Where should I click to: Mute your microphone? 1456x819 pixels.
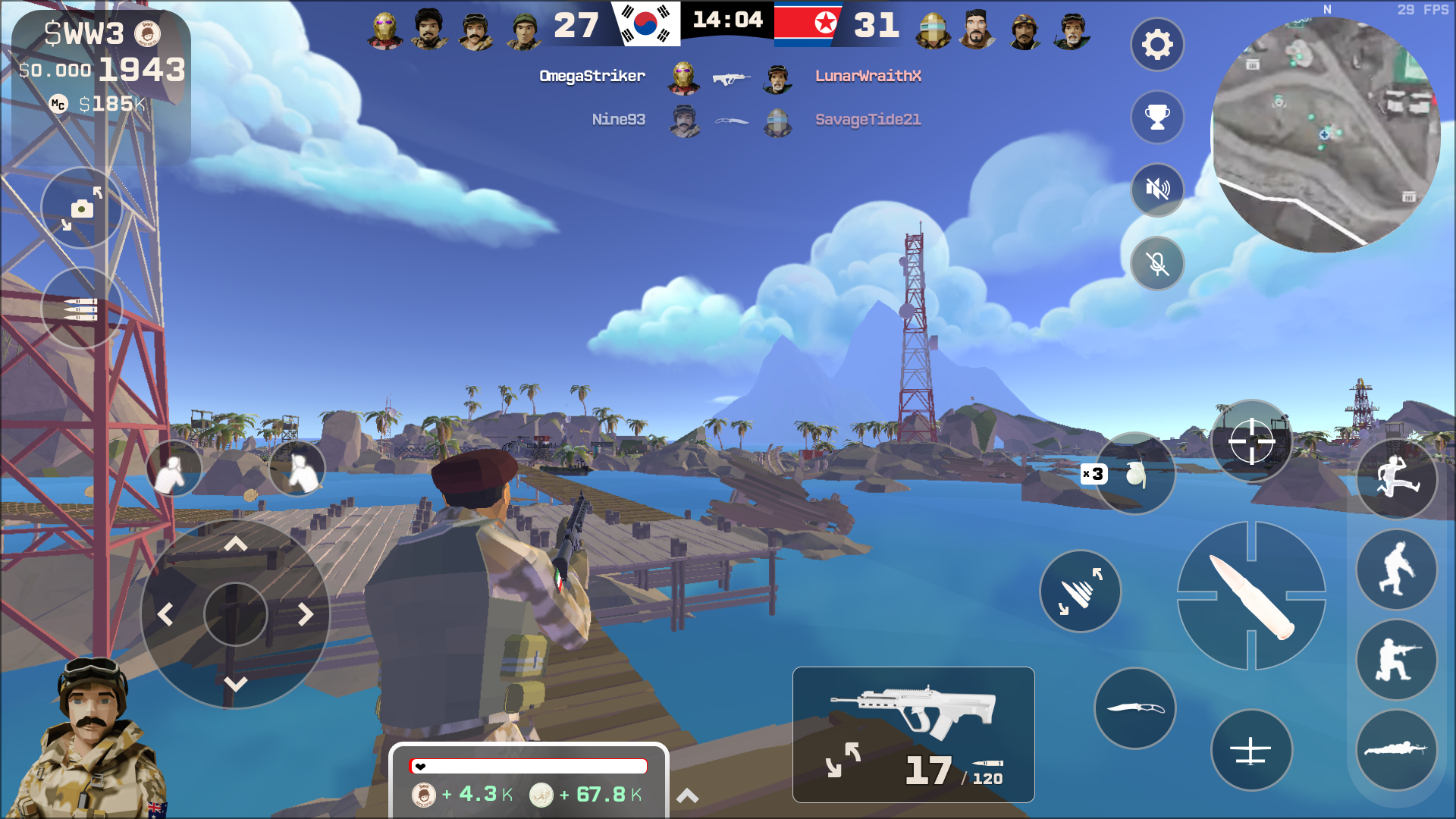tap(1156, 263)
